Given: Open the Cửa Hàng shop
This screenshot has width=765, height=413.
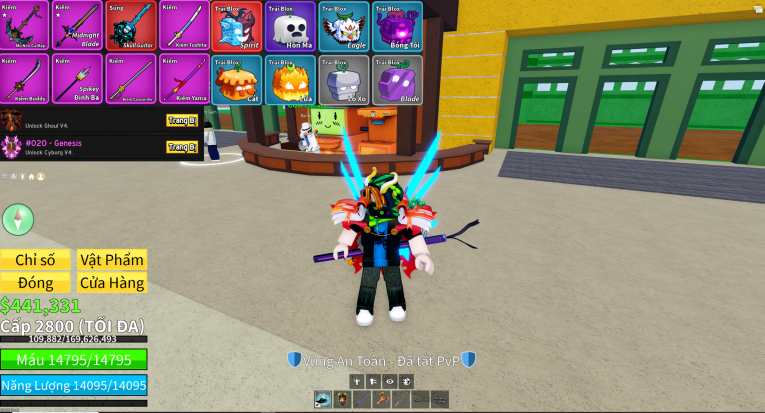Looking at the screenshot, I should [x=112, y=283].
